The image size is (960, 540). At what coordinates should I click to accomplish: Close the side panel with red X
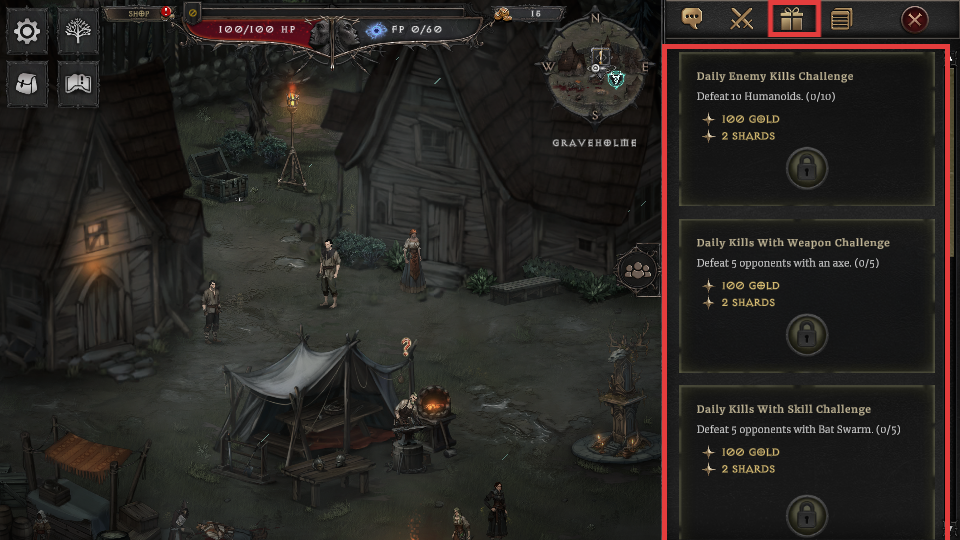click(x=914, y=19)
